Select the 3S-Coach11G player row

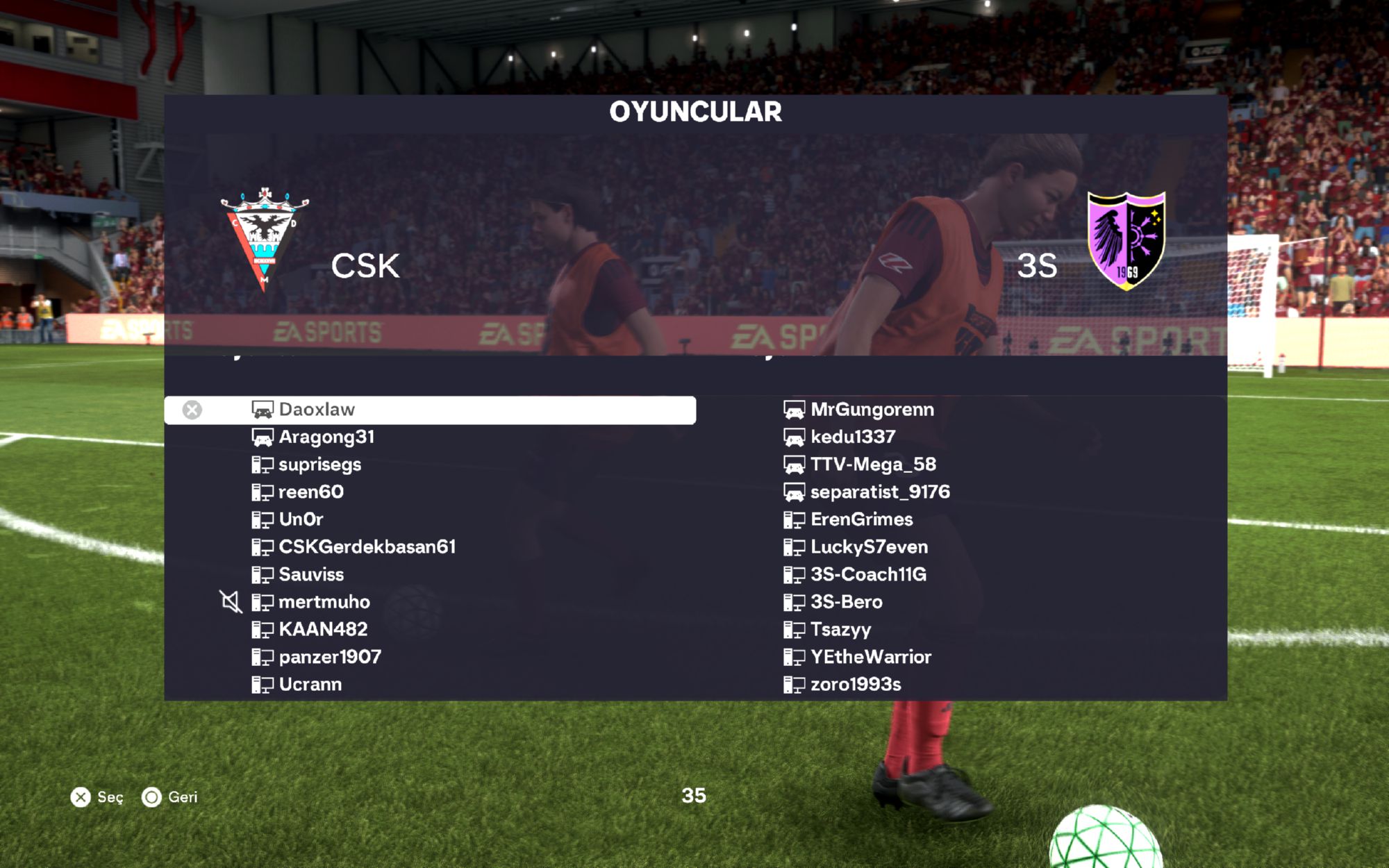click(x=868, y=575)
